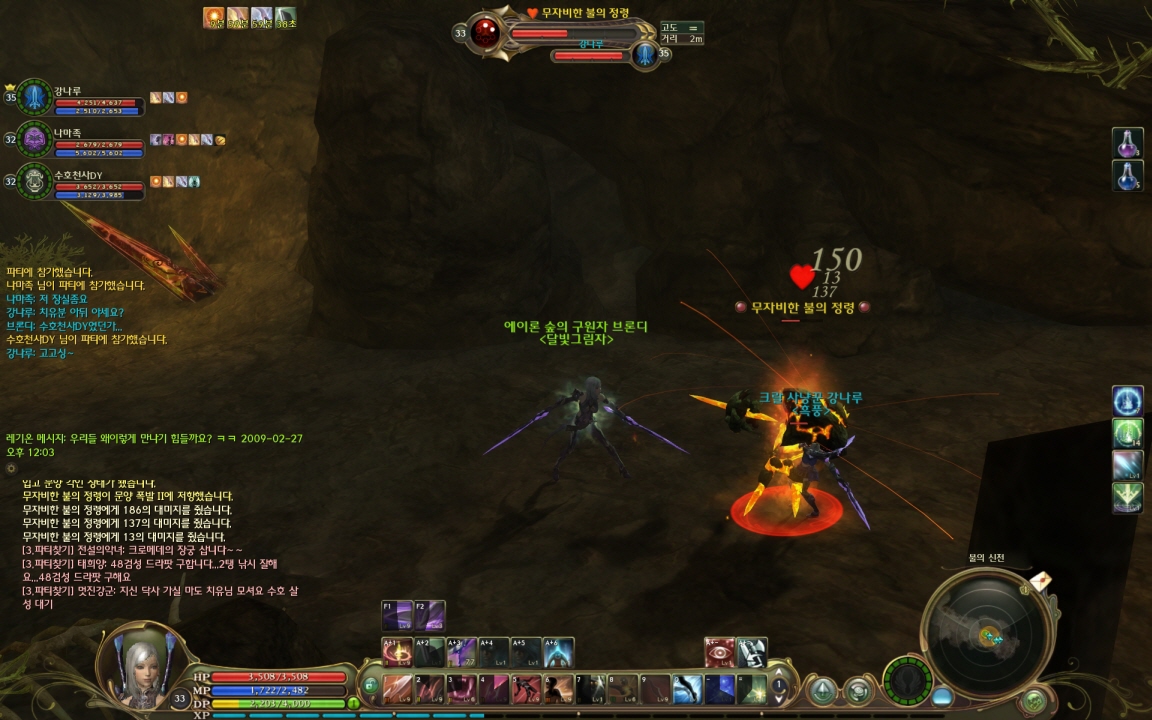Viewport: 1152px width, 720px height.
Task: Select party member 나마족's portrait
Action: 36,139
